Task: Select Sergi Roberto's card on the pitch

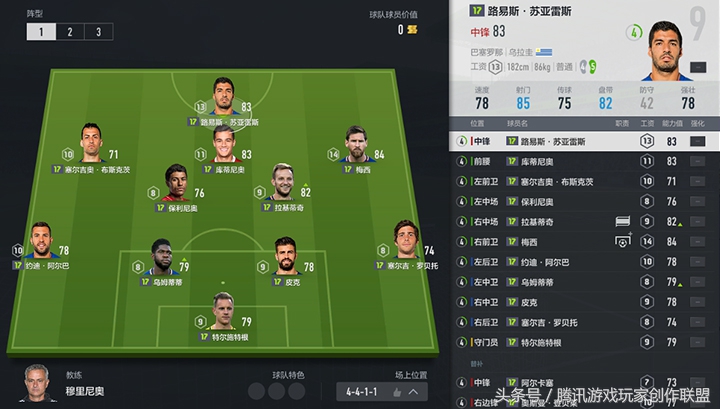Action: pyautogui.click(x=405, y=245)
